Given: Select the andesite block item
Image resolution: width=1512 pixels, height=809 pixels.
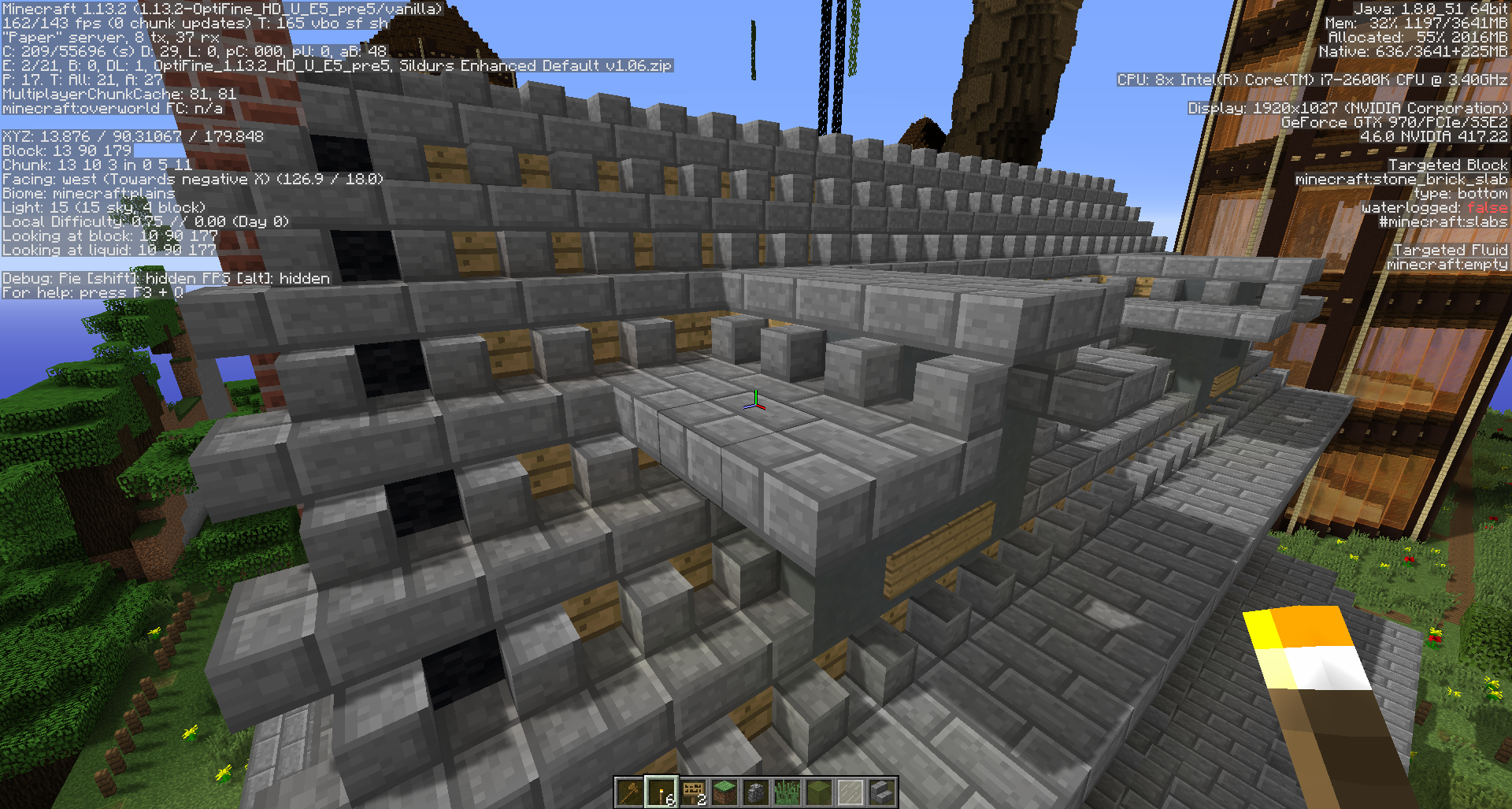Looking at the screenshot, I should coord(756,792).
